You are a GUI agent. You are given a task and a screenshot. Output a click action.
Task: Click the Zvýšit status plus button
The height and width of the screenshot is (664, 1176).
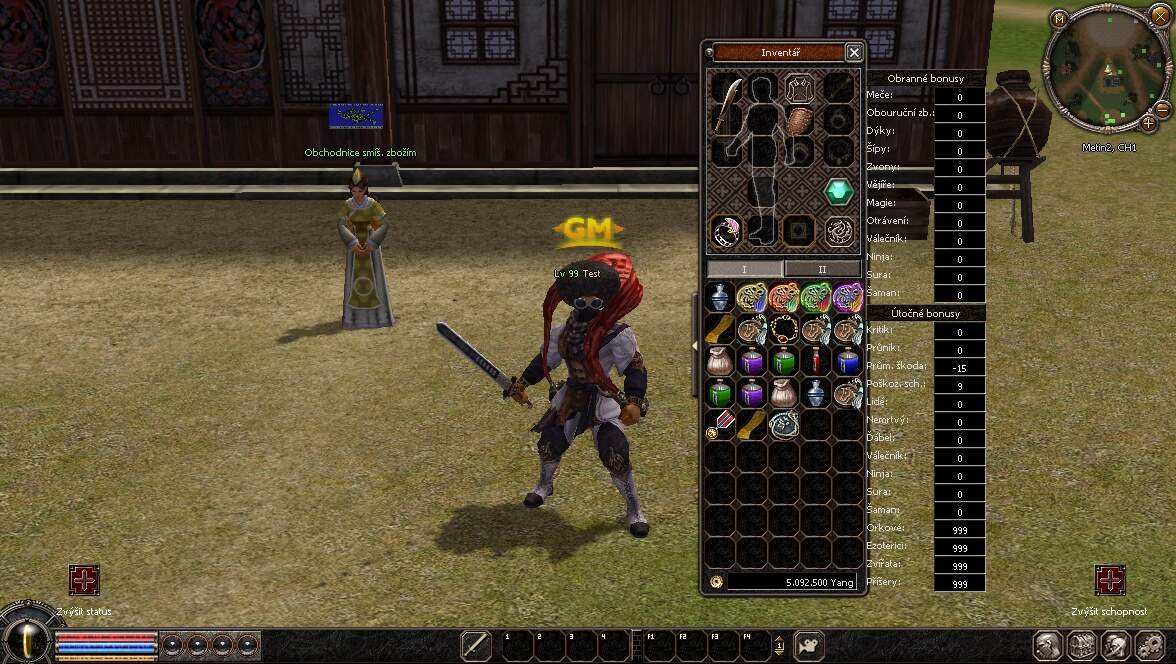click(x=84, y=580)
